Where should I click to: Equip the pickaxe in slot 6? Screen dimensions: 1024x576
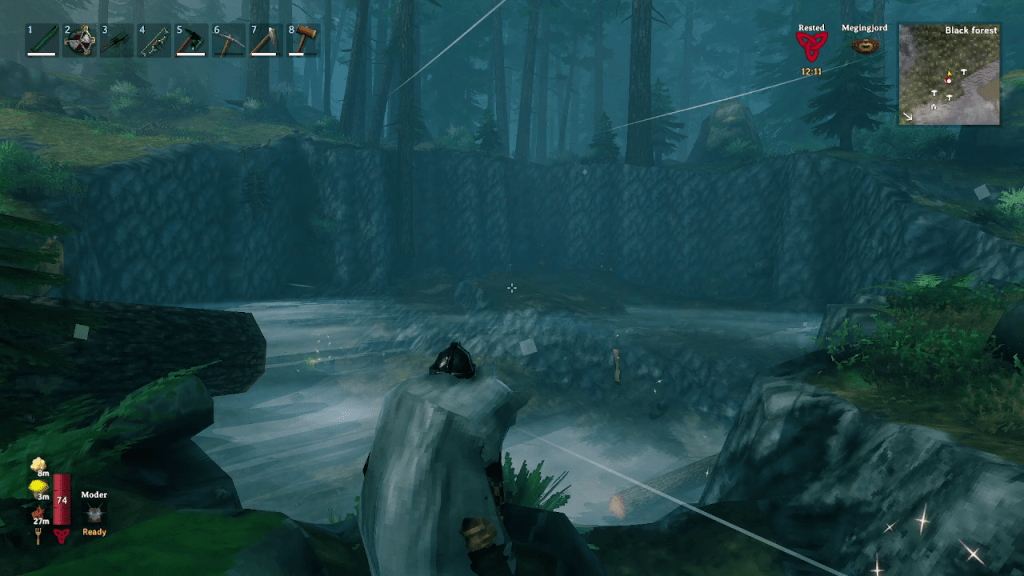[229, 41]
